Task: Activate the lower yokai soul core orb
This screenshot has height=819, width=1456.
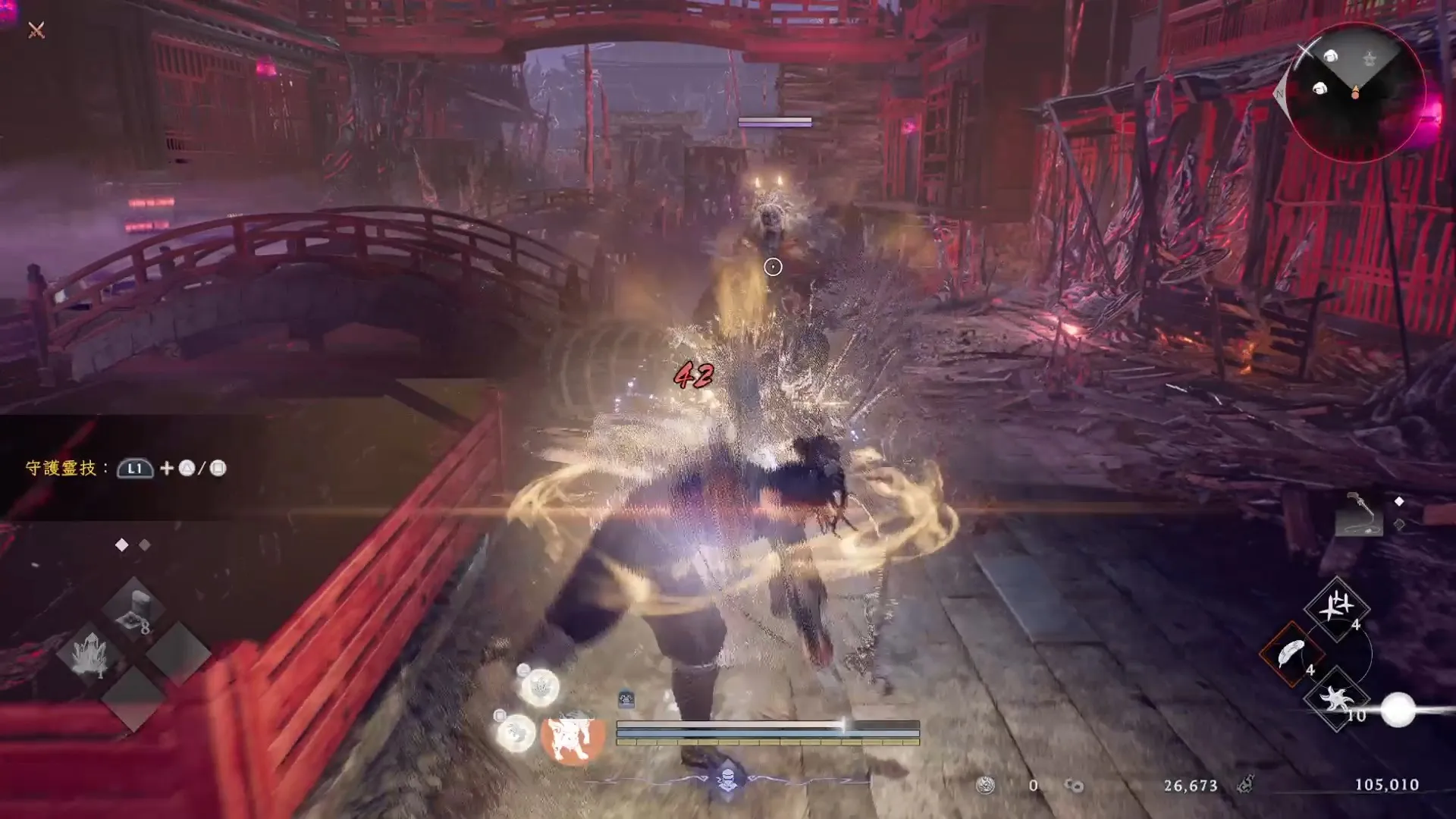Action: [516, 733]
